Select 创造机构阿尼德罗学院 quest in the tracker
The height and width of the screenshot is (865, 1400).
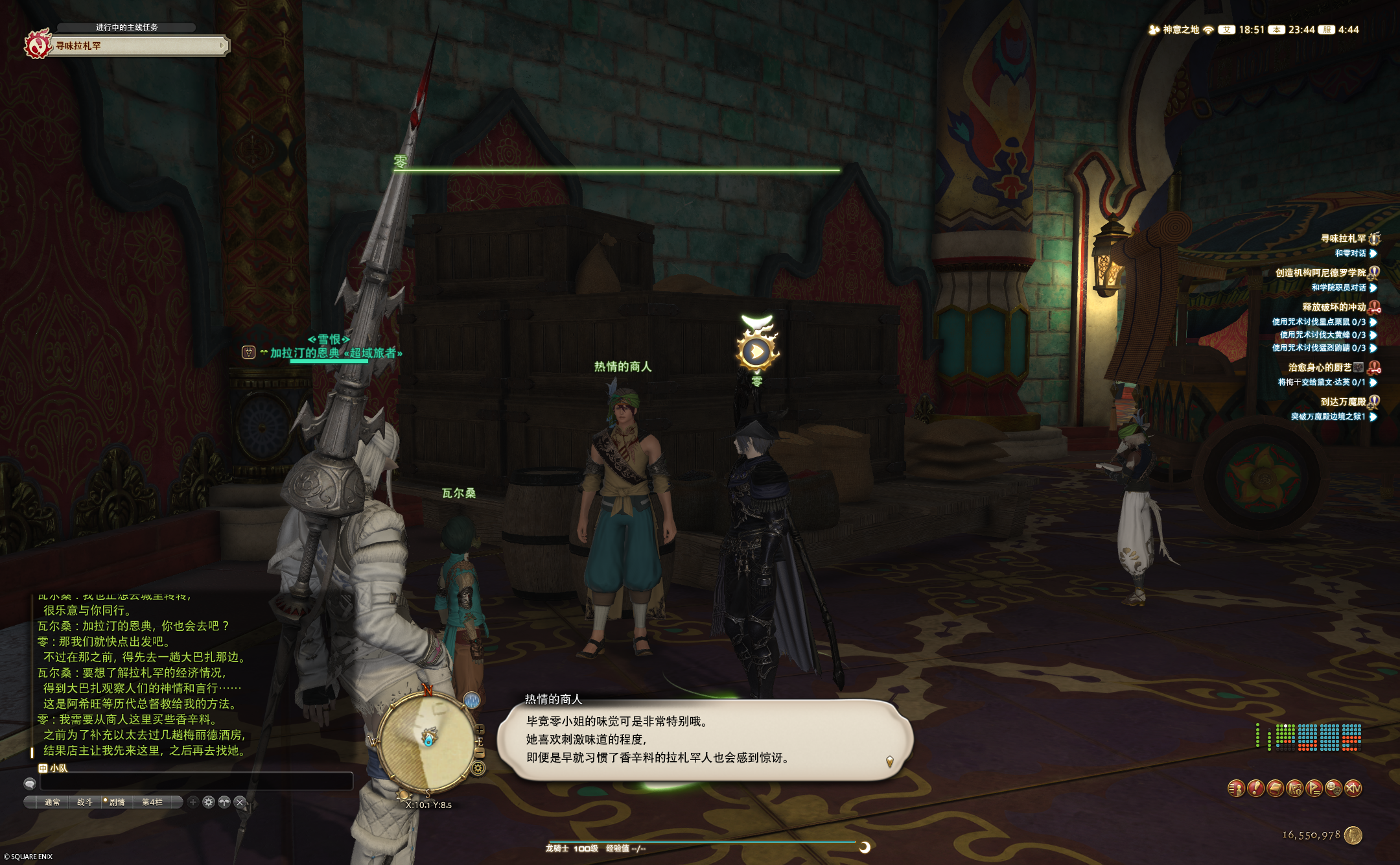coord(1320,273)
